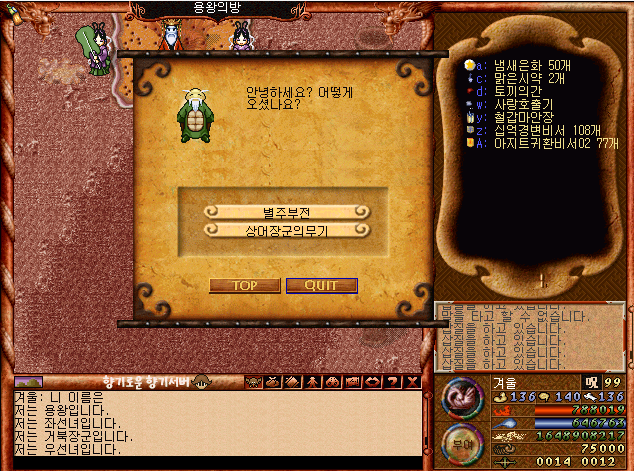Image resolution: width=634 pixels, height=471 pixels.
Task: Open the round dragon emblem button
Action: [461, 396]
